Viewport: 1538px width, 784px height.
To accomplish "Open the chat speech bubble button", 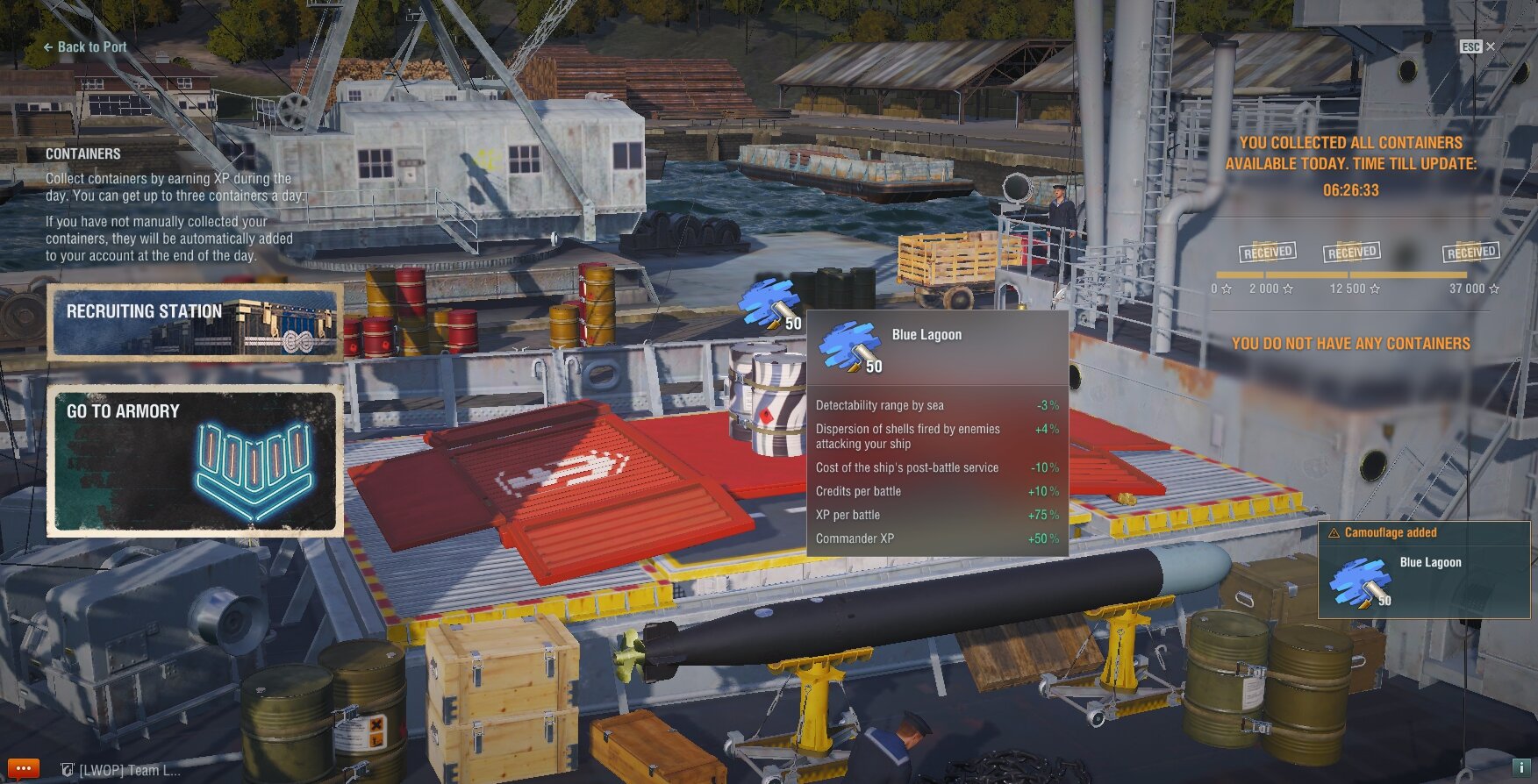I will tap(22, 769).
